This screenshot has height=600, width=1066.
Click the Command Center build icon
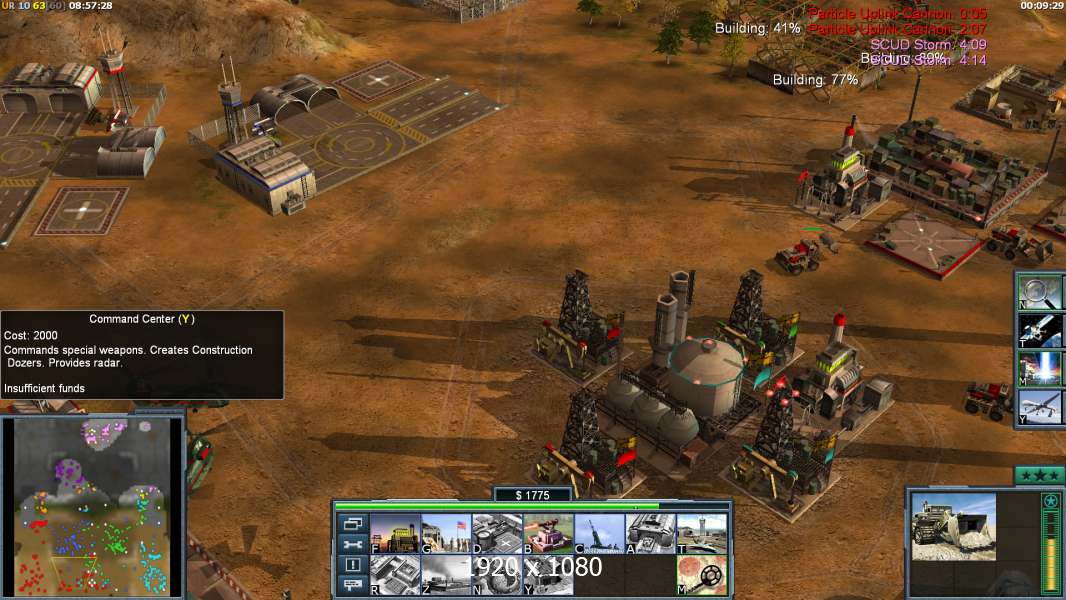coord(548,575)
